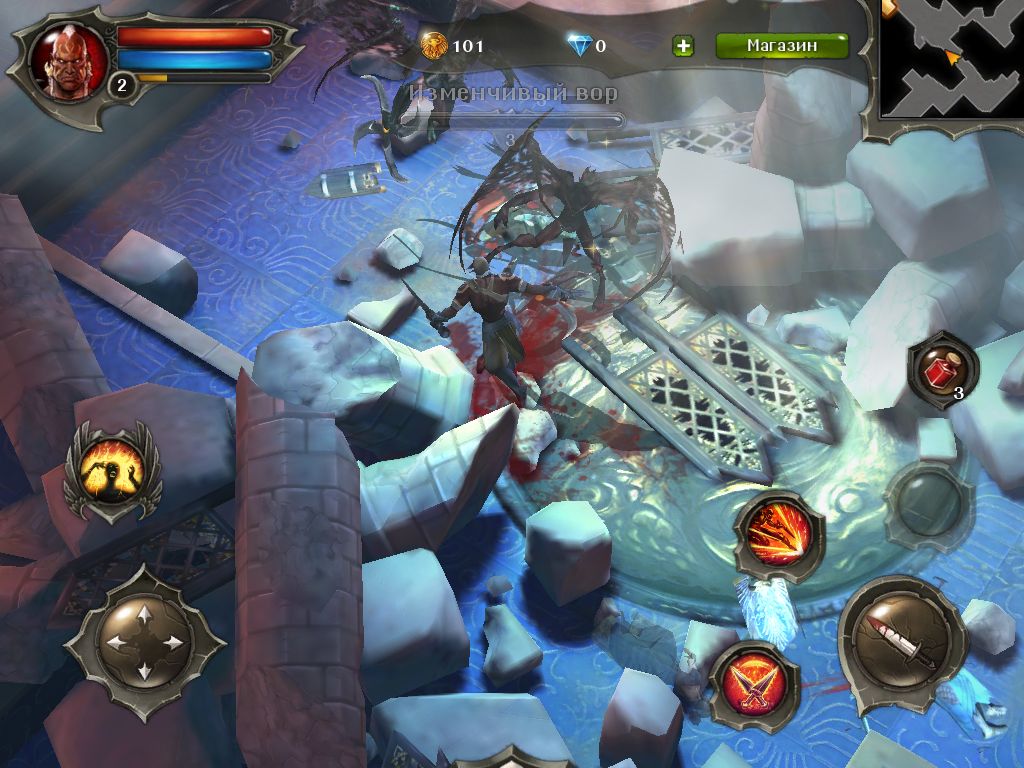This screenshot has height=768, width=1024.
Task: Open the Магазин shop
Action: pyautogui.click(x=782, y=46)
